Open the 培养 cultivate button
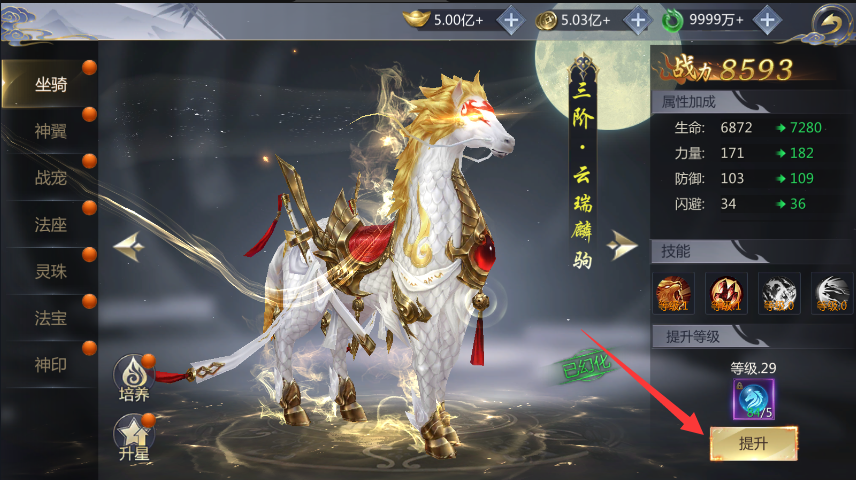The image size is (856, 480). point(133,378)
